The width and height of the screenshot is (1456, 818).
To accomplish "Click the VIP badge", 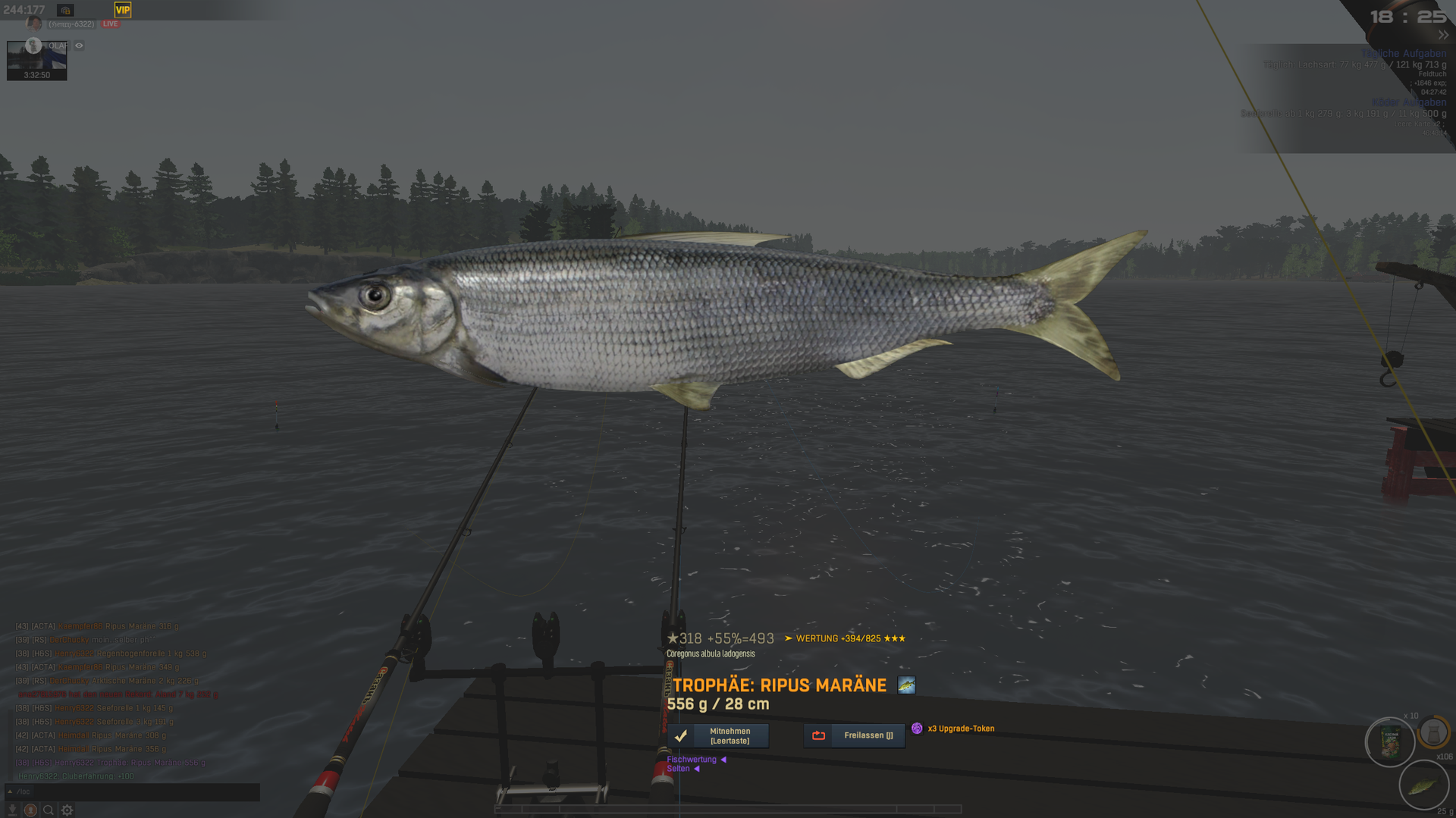I will 123,10.
